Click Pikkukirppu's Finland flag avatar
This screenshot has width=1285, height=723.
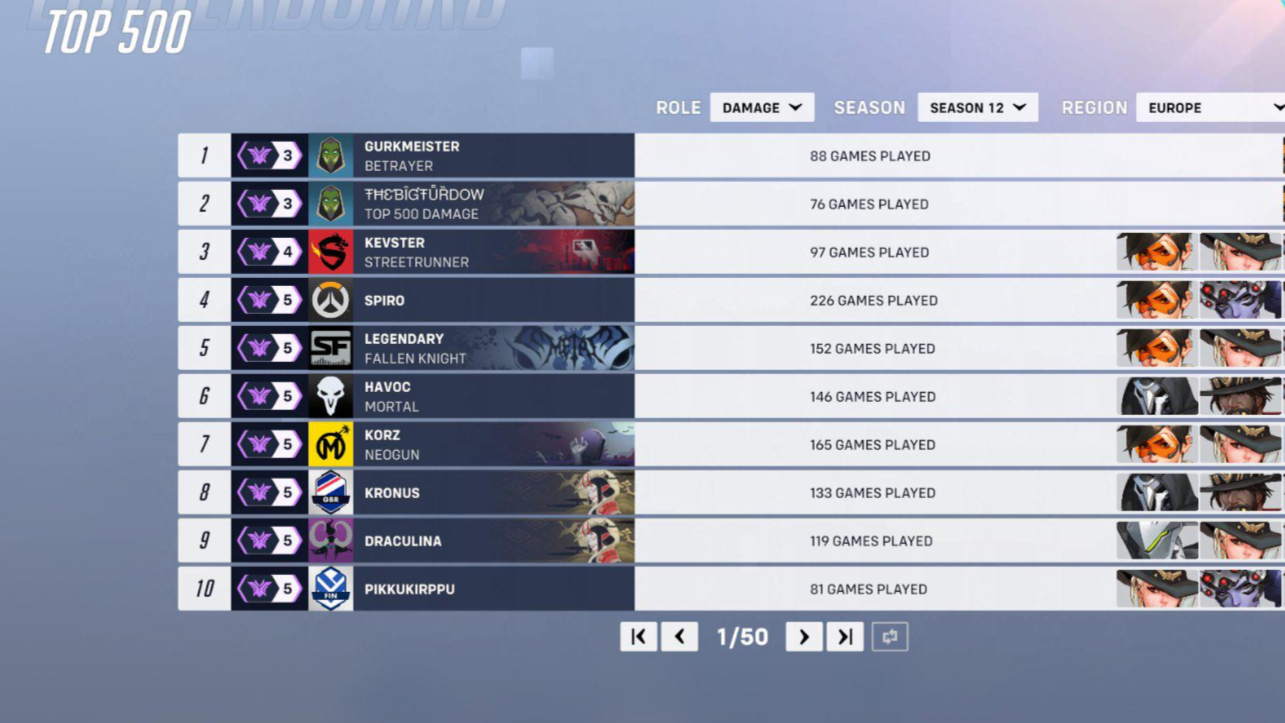click(331, 589)
